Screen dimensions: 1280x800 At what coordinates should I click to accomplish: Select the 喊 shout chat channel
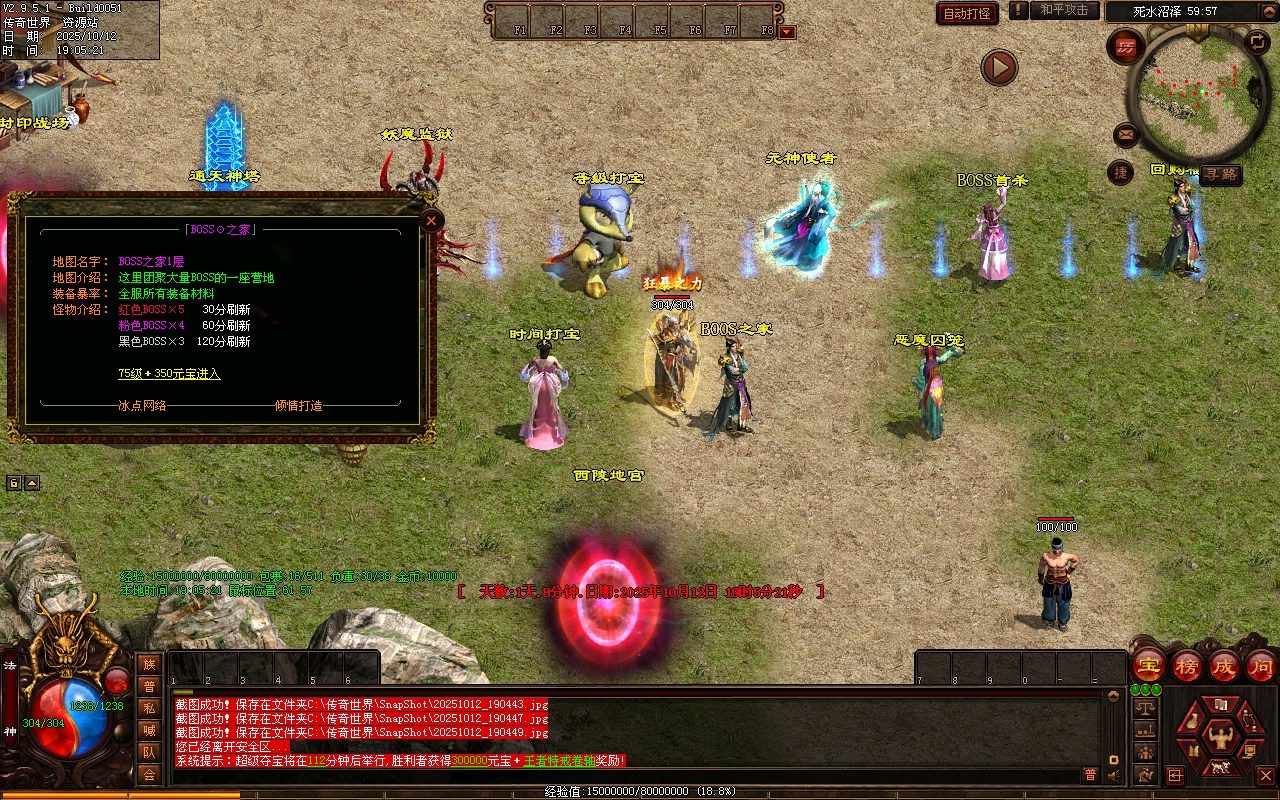click(x=149, y=730)
